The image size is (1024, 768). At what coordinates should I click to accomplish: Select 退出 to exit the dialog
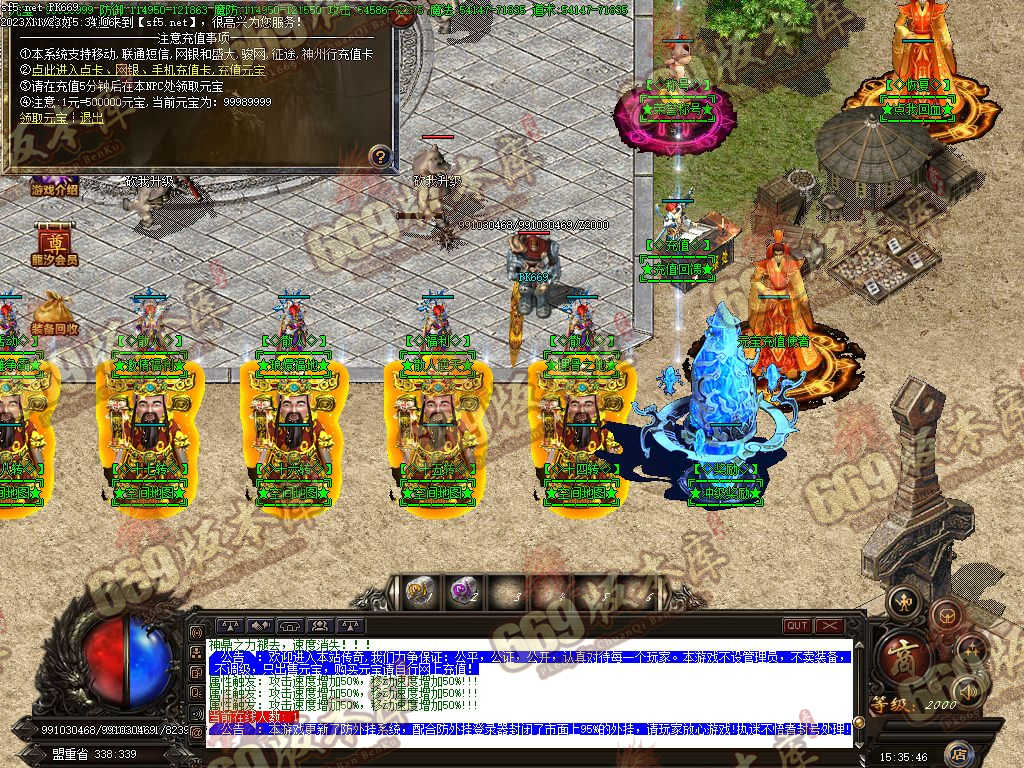92,117
